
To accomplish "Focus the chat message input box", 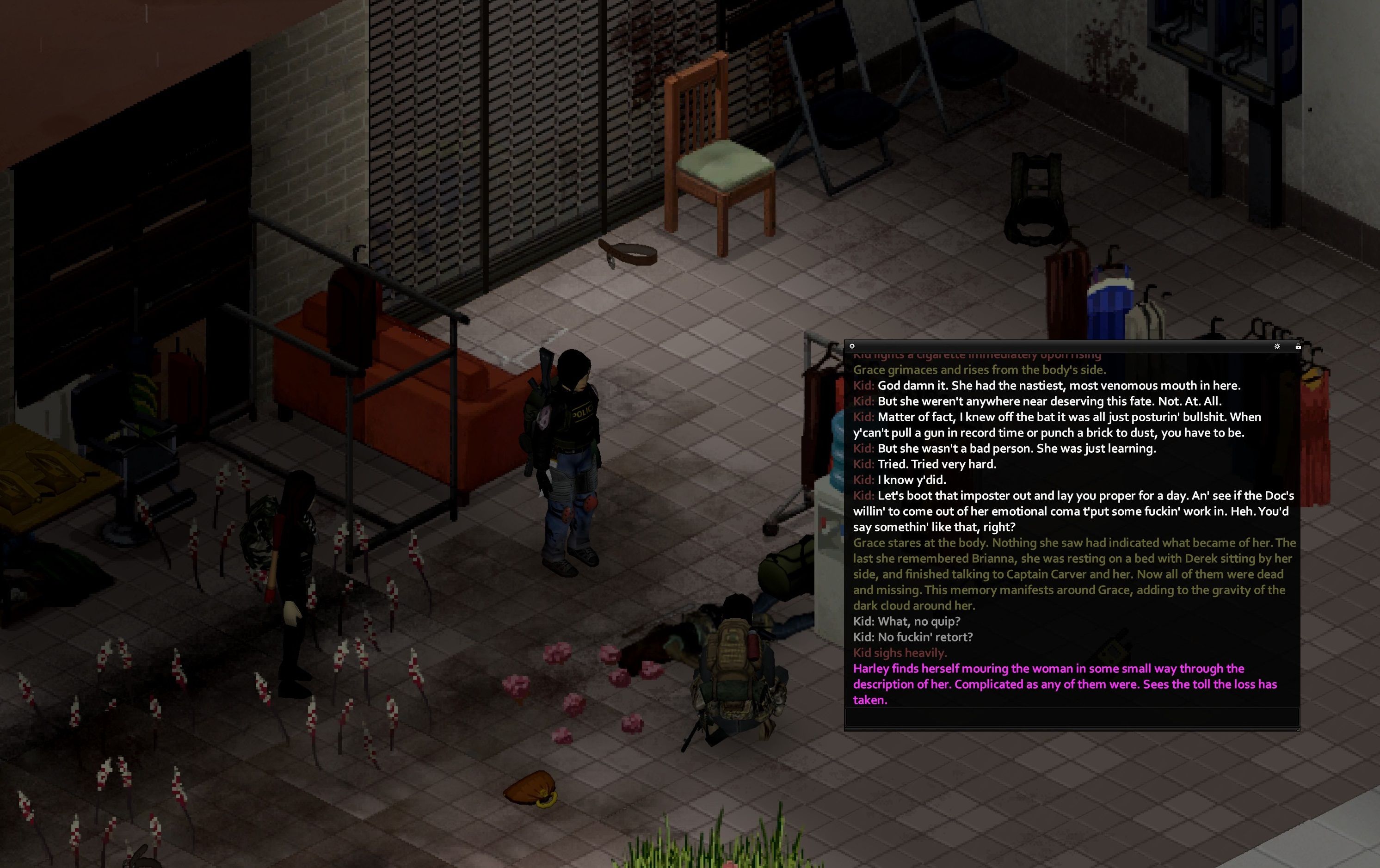I will [1072, 717].
